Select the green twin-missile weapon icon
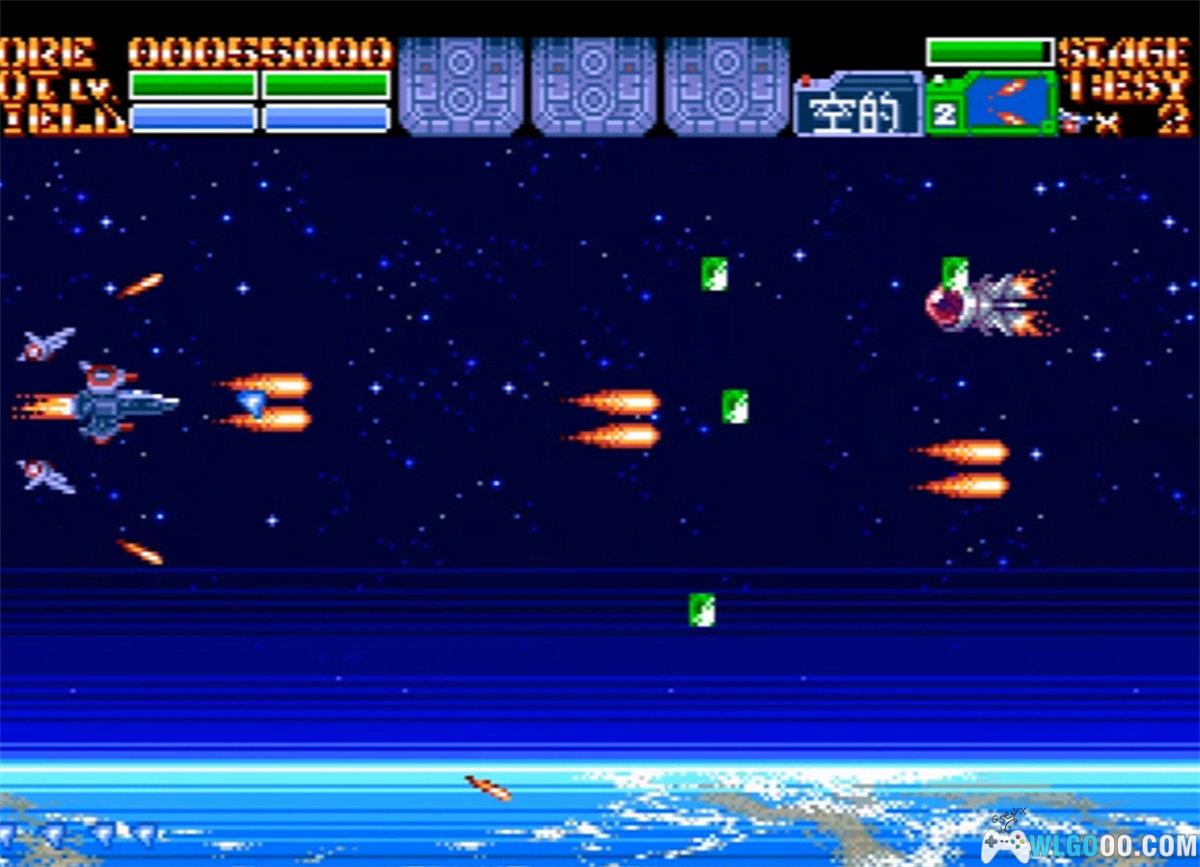The image size is (1200, 867). tap(1006, 104)
